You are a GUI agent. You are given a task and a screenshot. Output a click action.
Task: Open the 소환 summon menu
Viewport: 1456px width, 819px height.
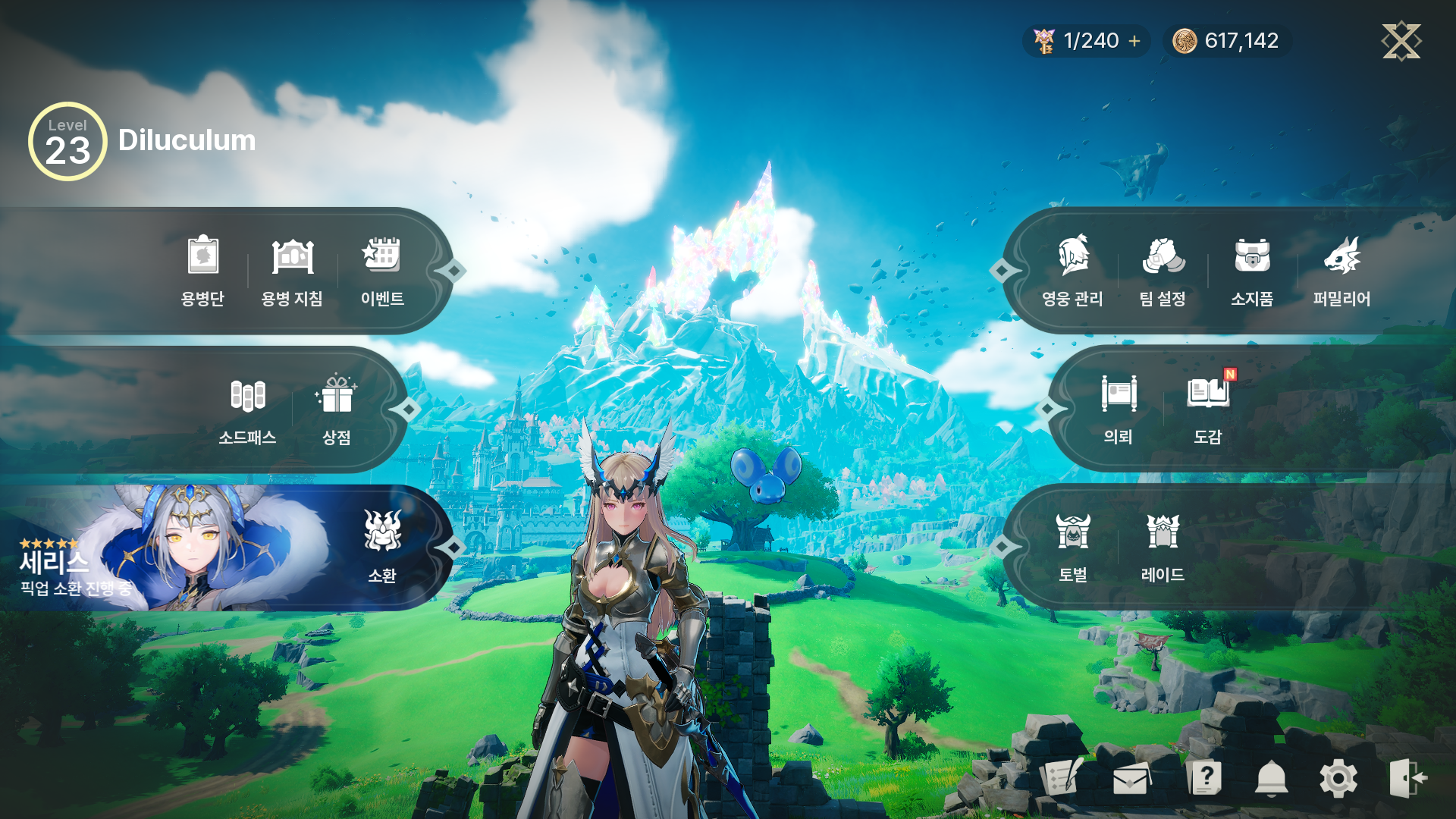point(382,548)
